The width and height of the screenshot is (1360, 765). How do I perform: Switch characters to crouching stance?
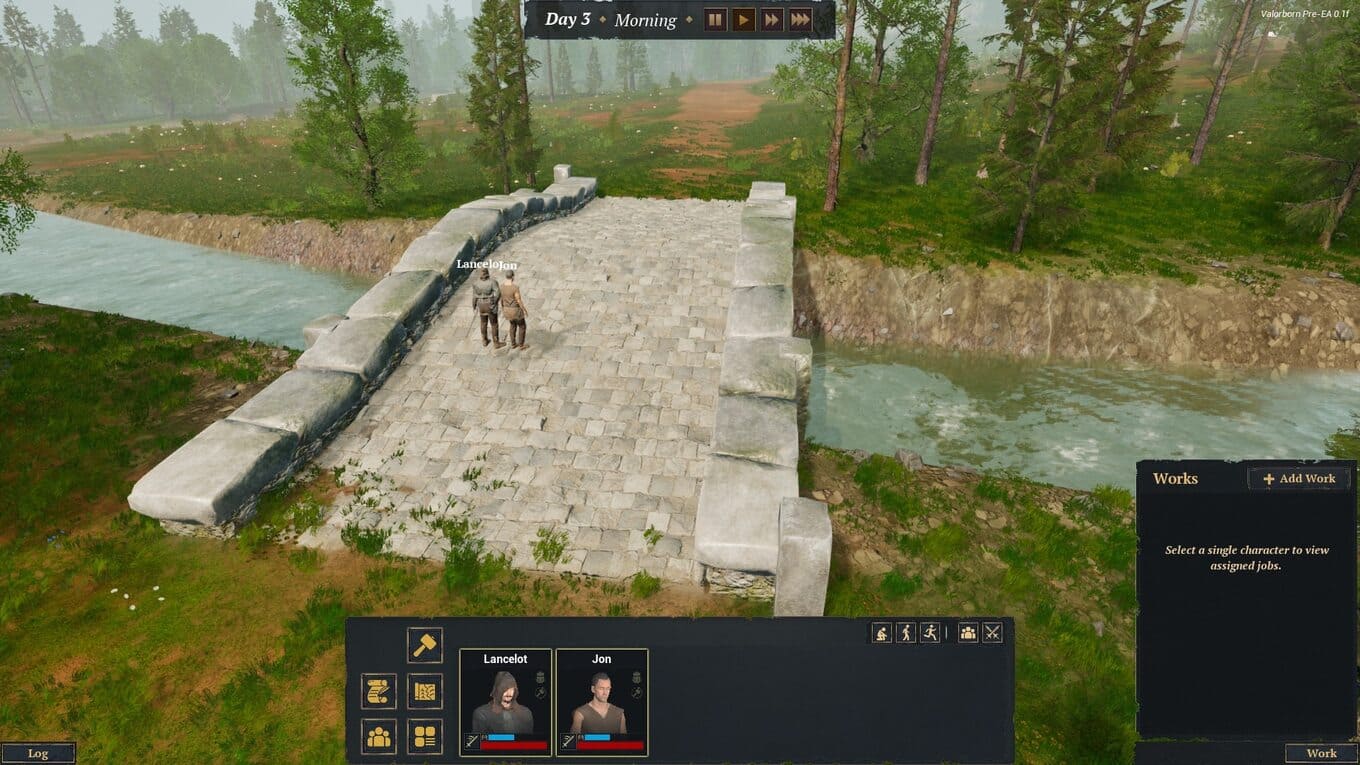pos(881,632)
